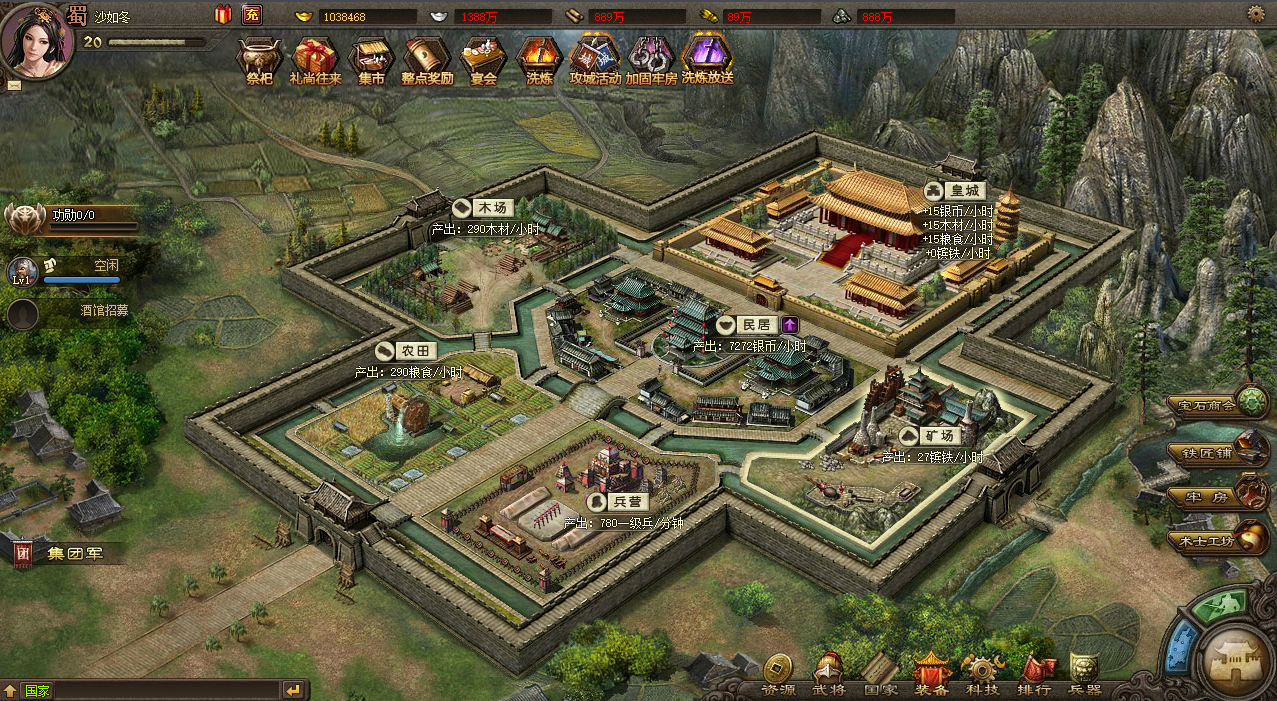Click the player portrait avatar
The image size is (1277, 701).
coord(35,38)
